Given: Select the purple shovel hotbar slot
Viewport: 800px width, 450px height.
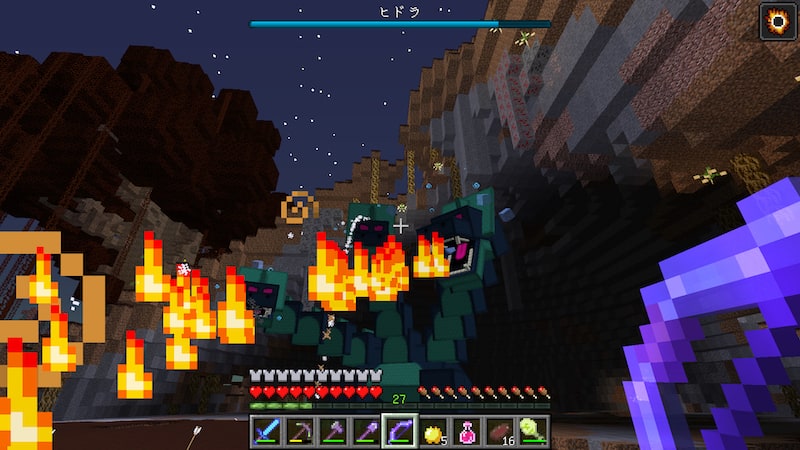Looking at the screenshot, I should [x=365, y=431].
